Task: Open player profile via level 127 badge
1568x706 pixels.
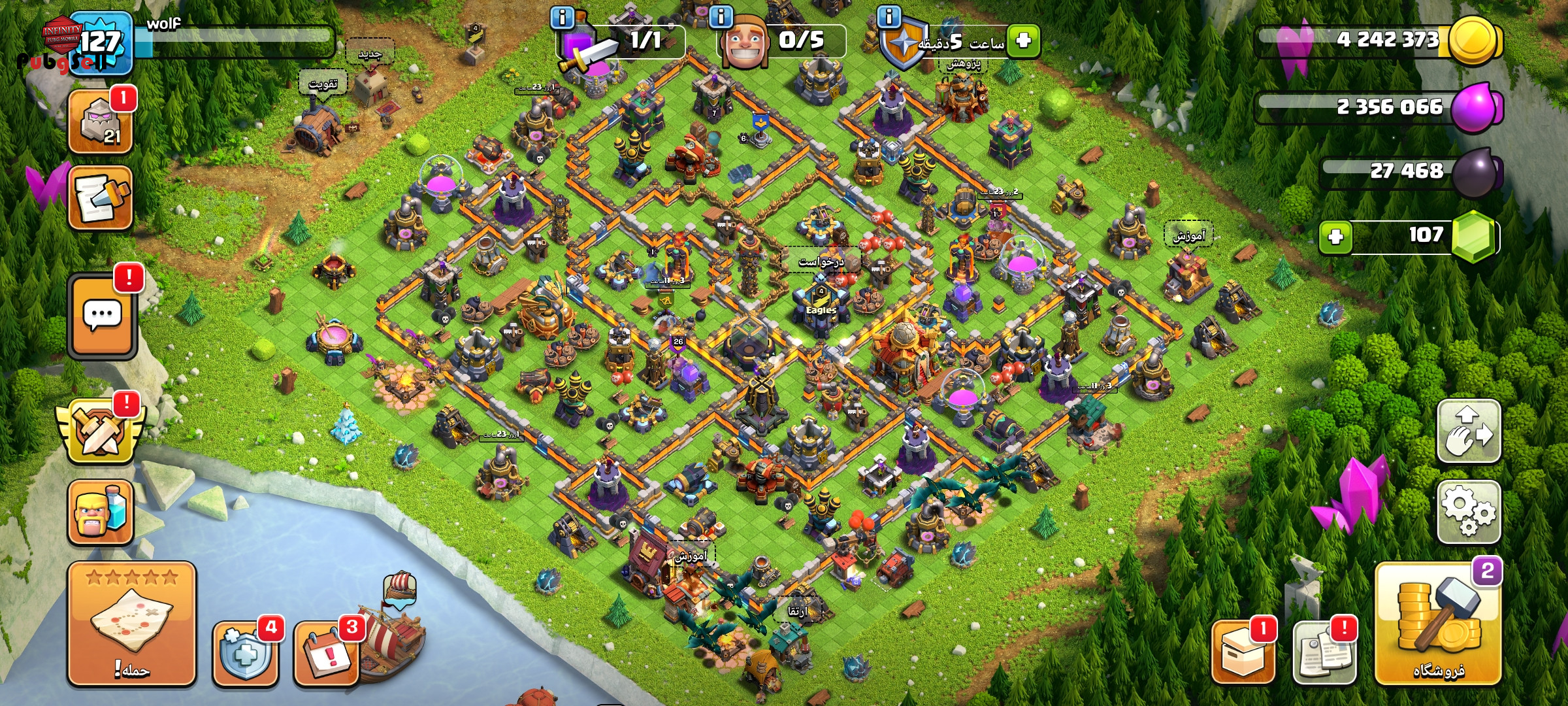Action: [101, 43]
